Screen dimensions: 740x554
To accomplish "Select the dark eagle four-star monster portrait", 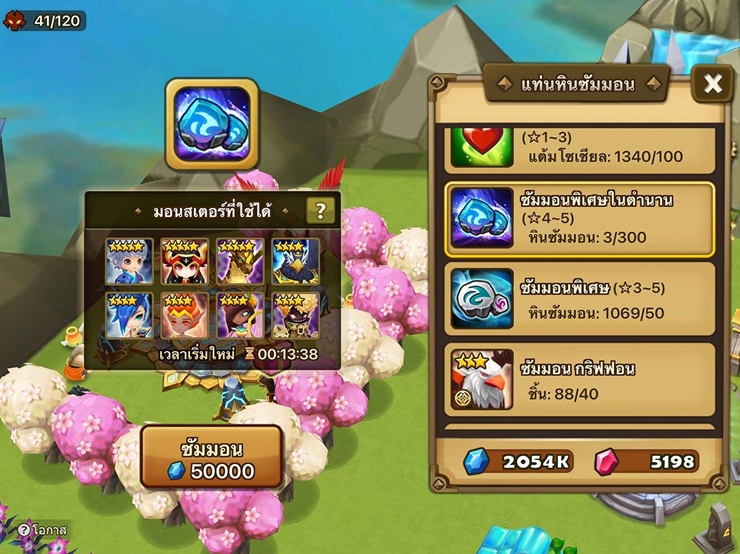I will coord(296,261).
